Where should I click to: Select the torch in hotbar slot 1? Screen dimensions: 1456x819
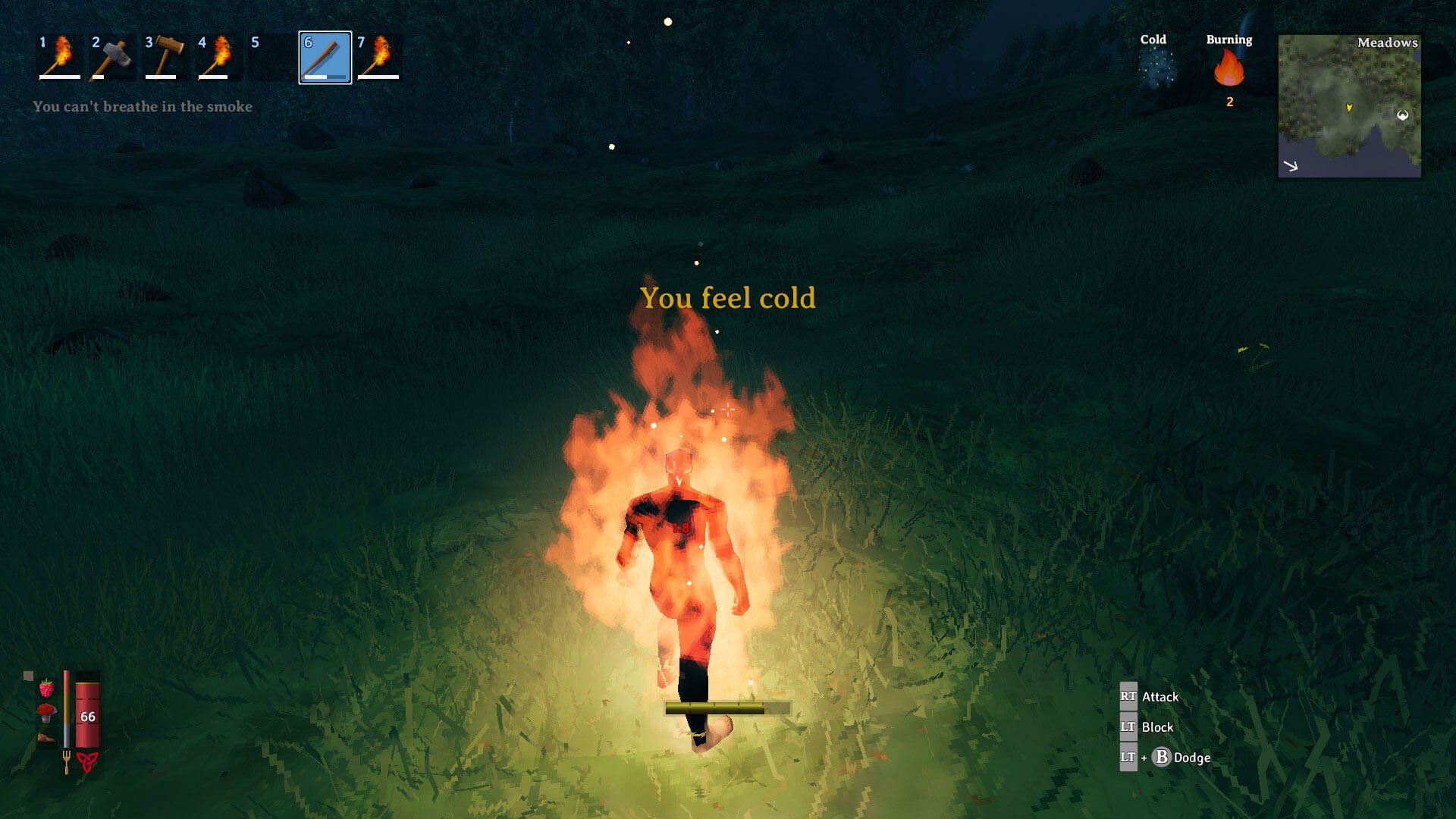click(60, 57)
